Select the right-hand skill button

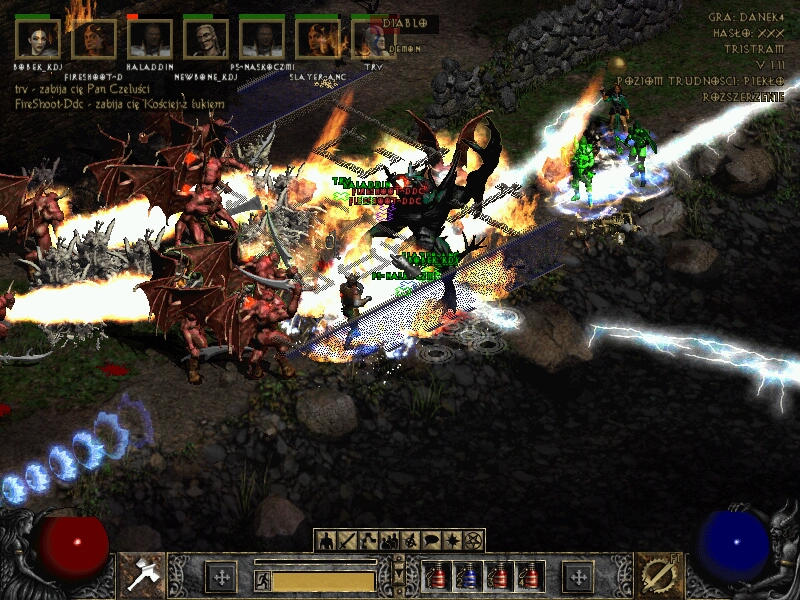657,576
